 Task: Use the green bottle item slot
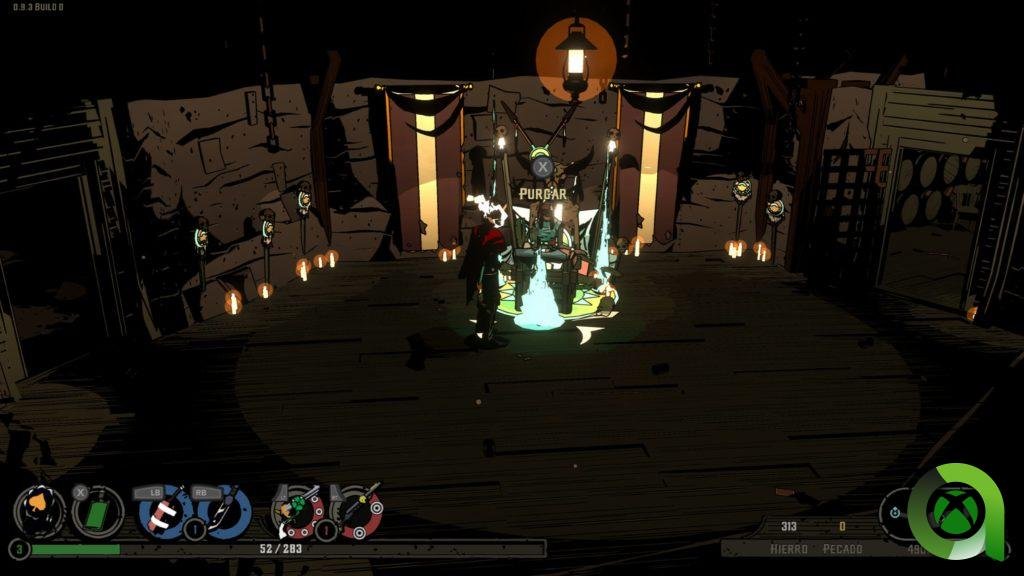click(x=98, y=511)
